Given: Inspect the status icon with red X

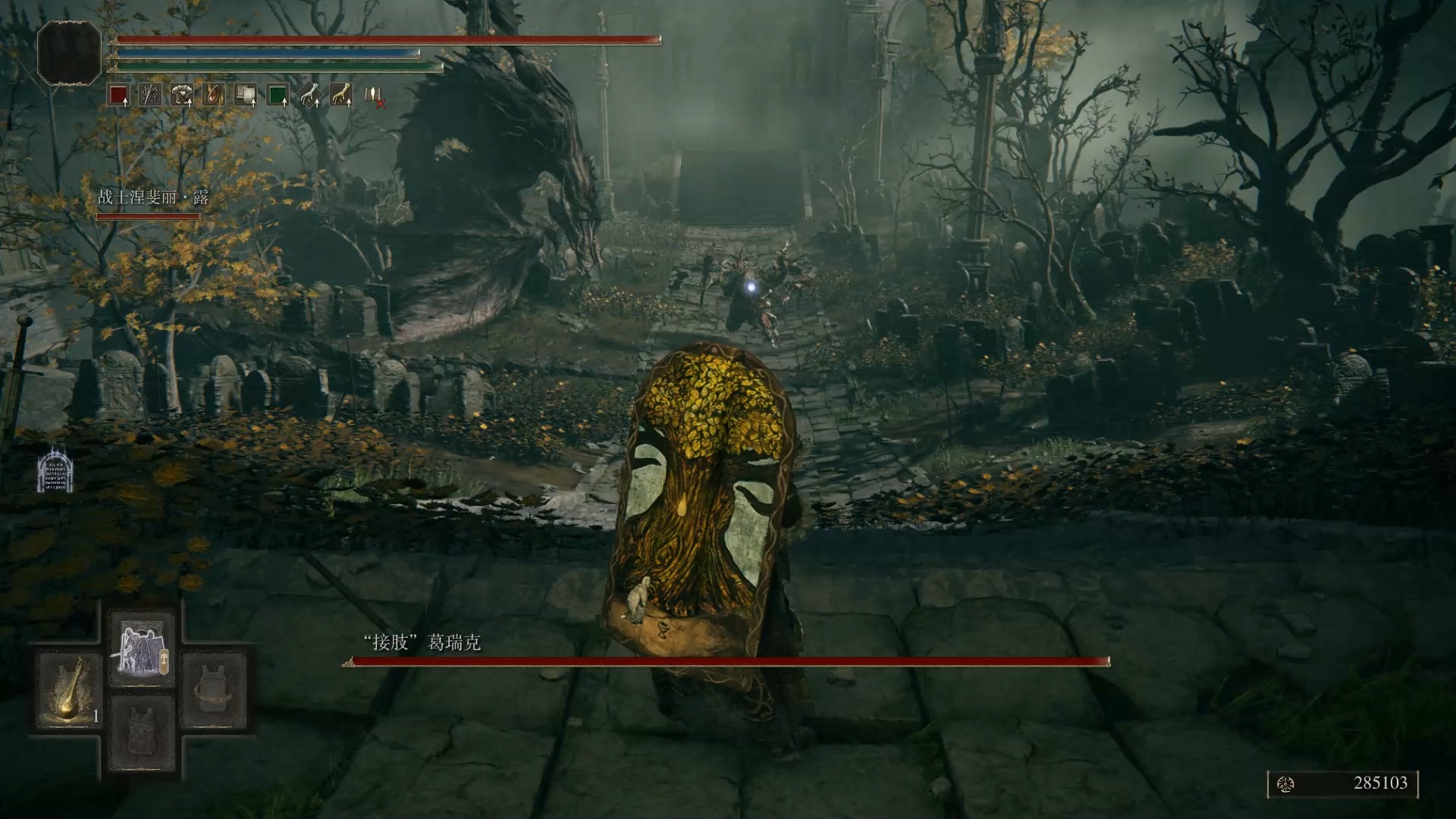Looking at the screenshot, I should coord(374,96).
